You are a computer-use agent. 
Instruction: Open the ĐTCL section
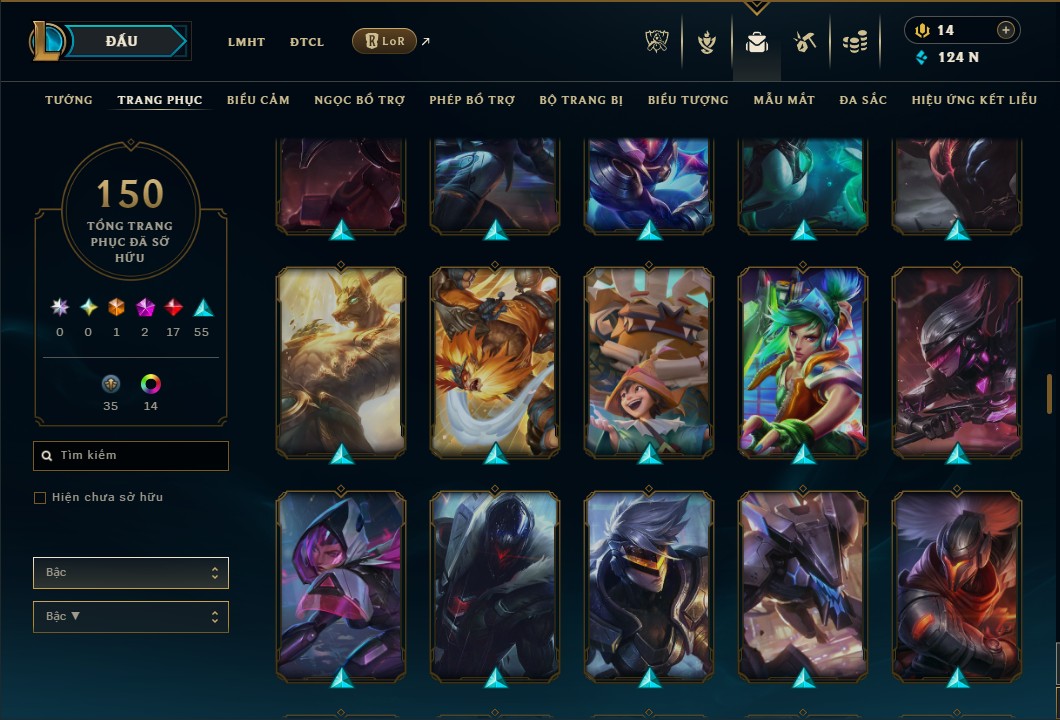307,42
